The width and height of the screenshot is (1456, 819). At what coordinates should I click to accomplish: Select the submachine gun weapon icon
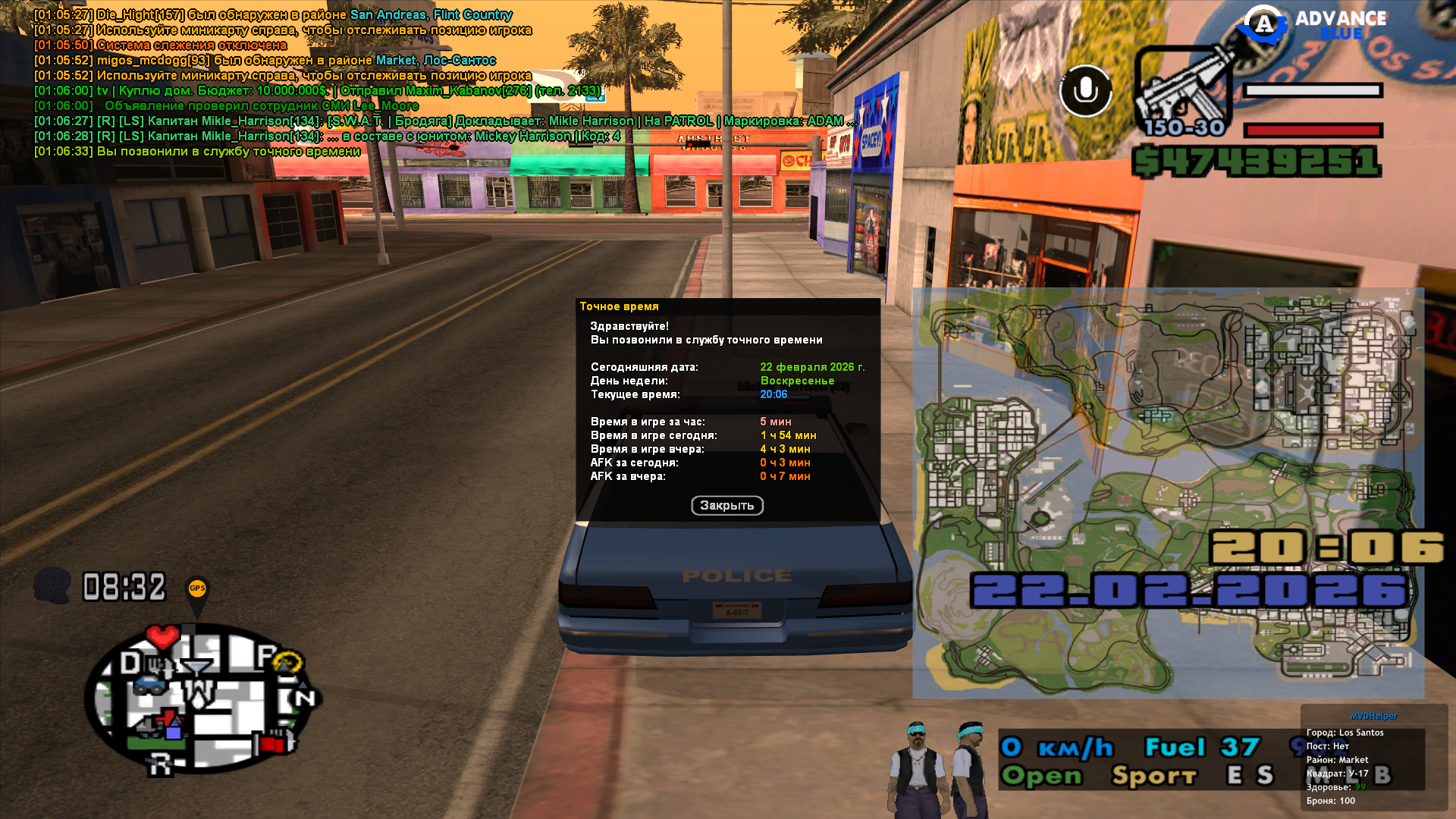click(x=1185, y=89)
